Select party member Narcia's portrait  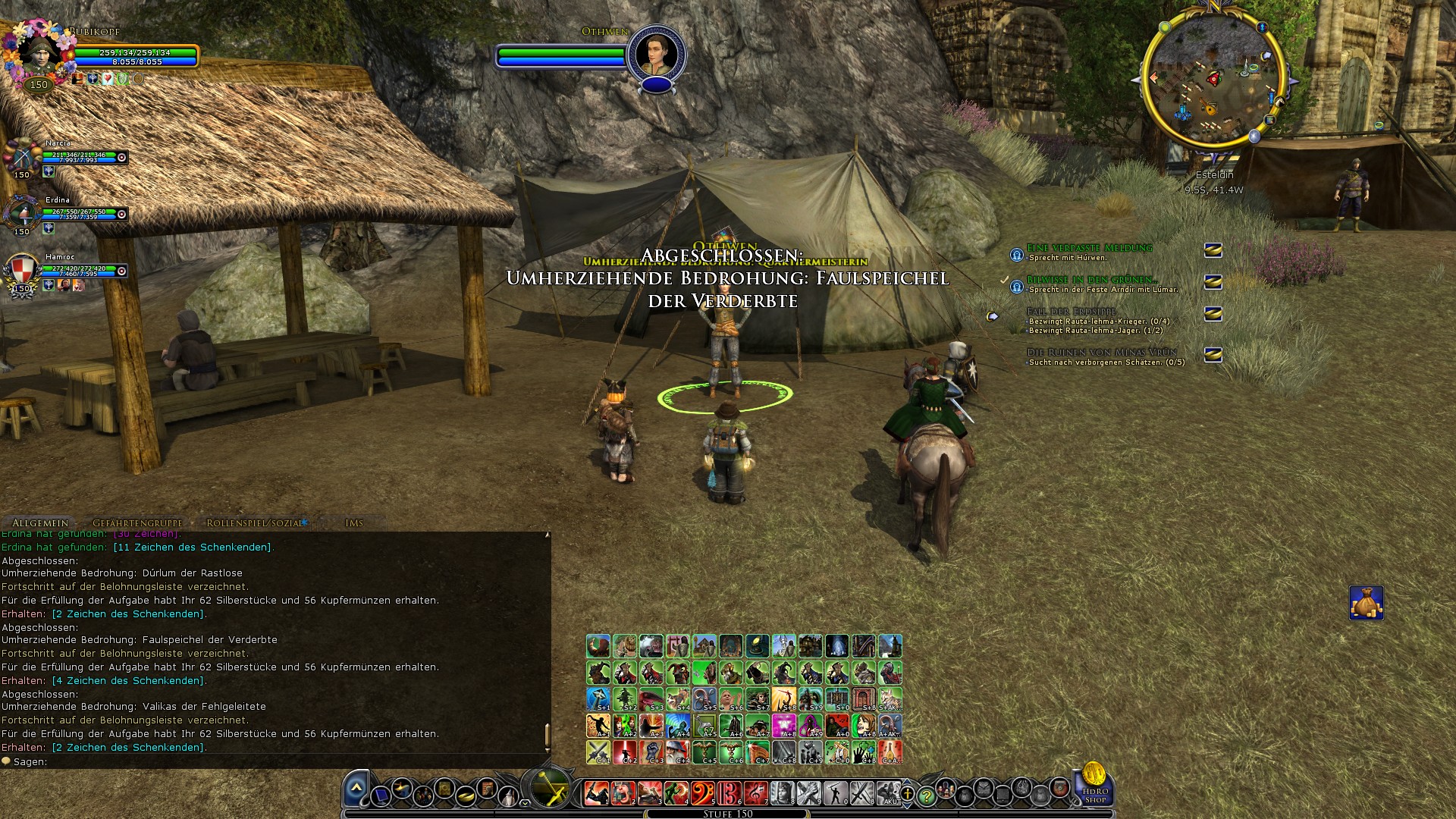[22, 157]
